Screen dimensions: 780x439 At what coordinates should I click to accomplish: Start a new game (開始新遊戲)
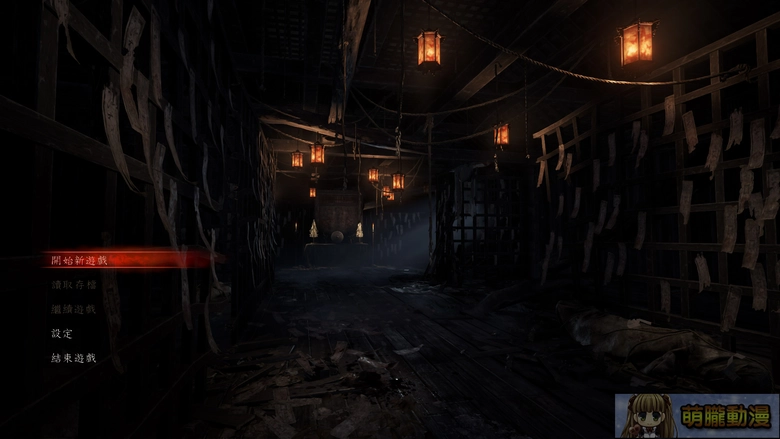tap(79, 260)
